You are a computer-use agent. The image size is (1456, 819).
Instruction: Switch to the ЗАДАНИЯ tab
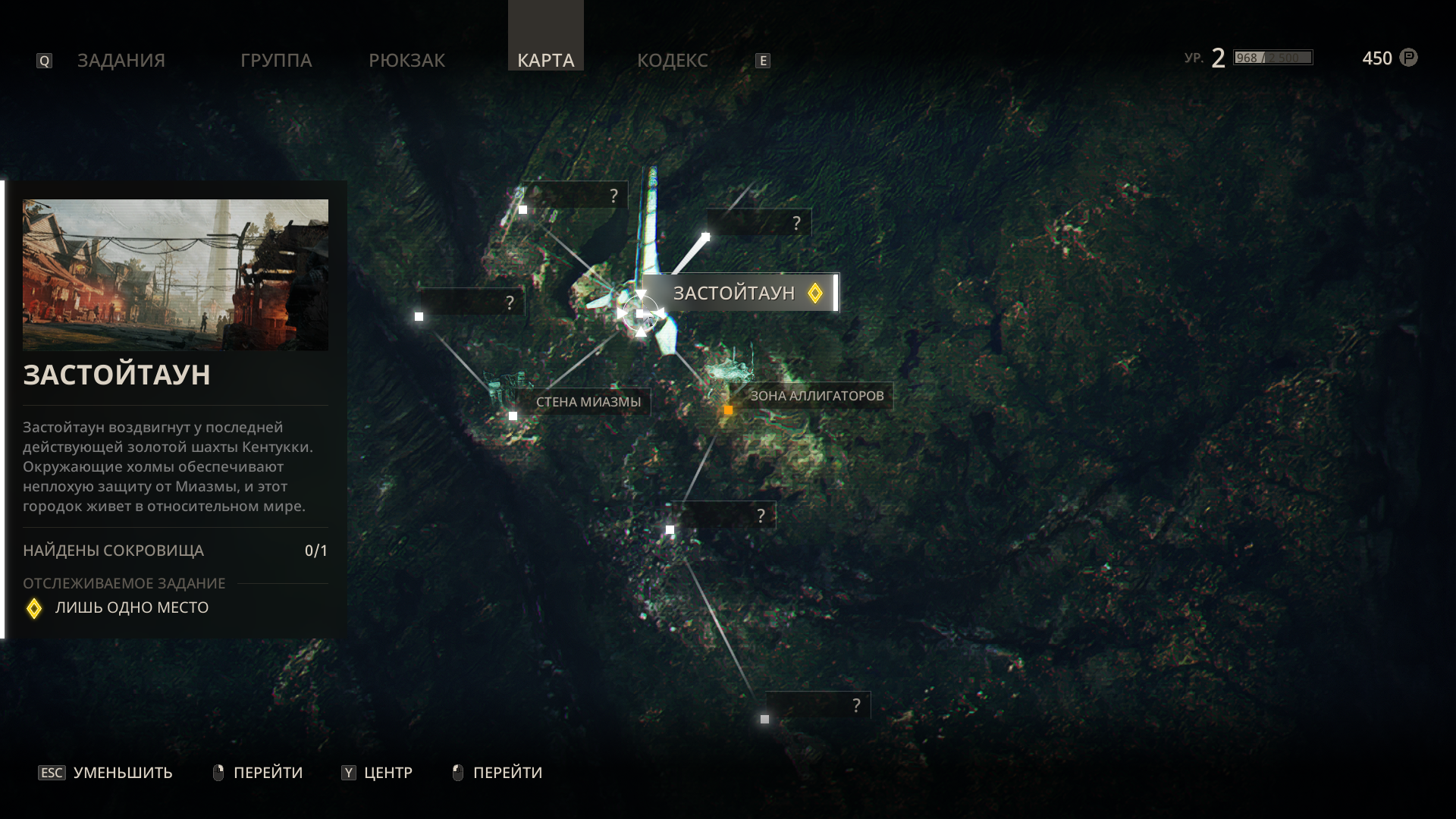(121, 60)
